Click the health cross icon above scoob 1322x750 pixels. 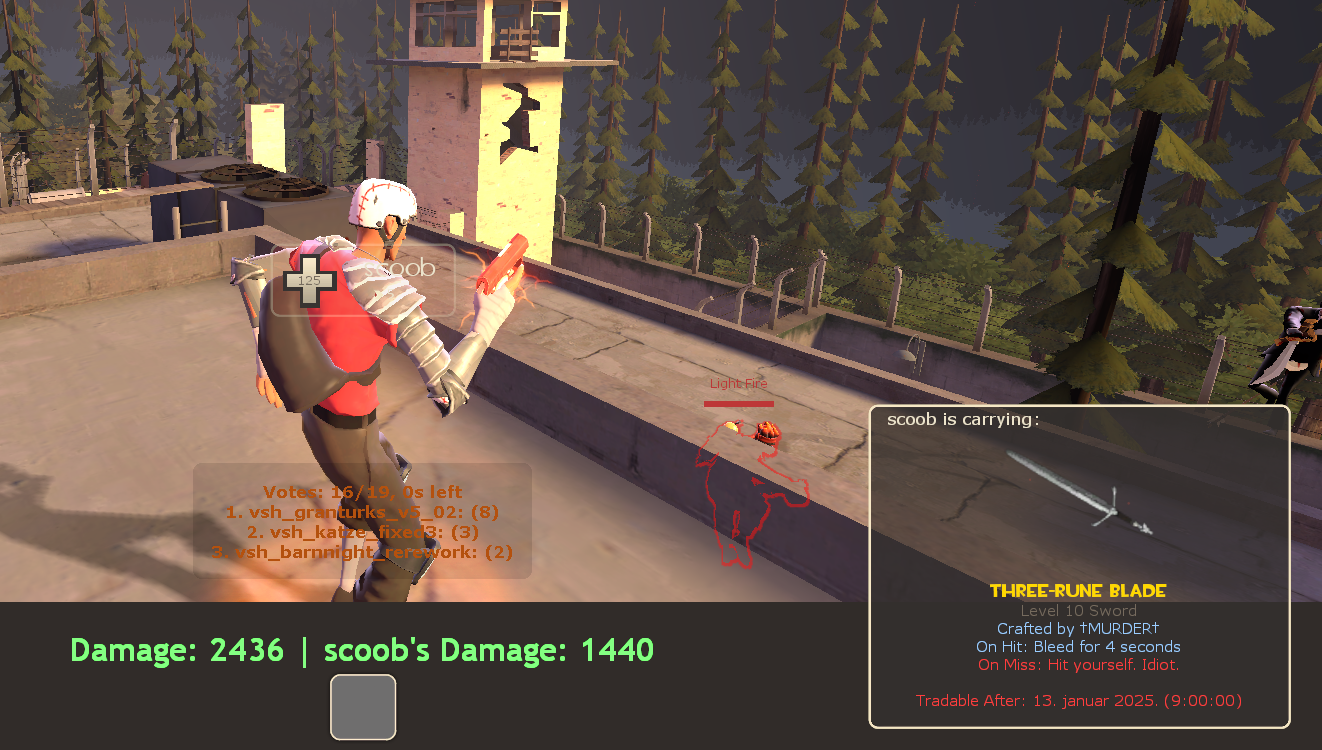[x=311, y=279]
